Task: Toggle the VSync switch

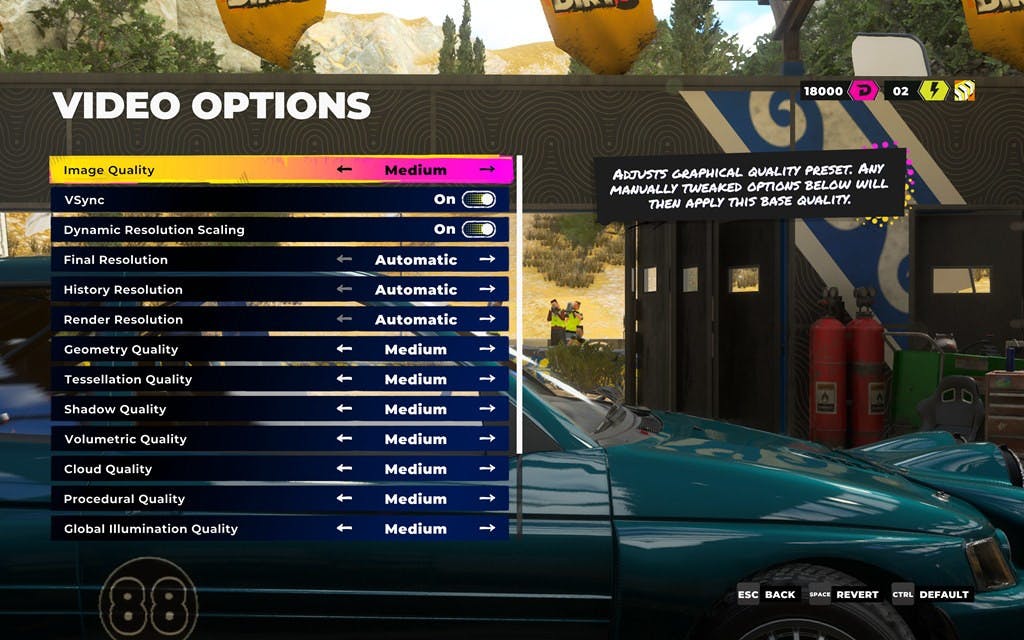Action: click(478, 200)
